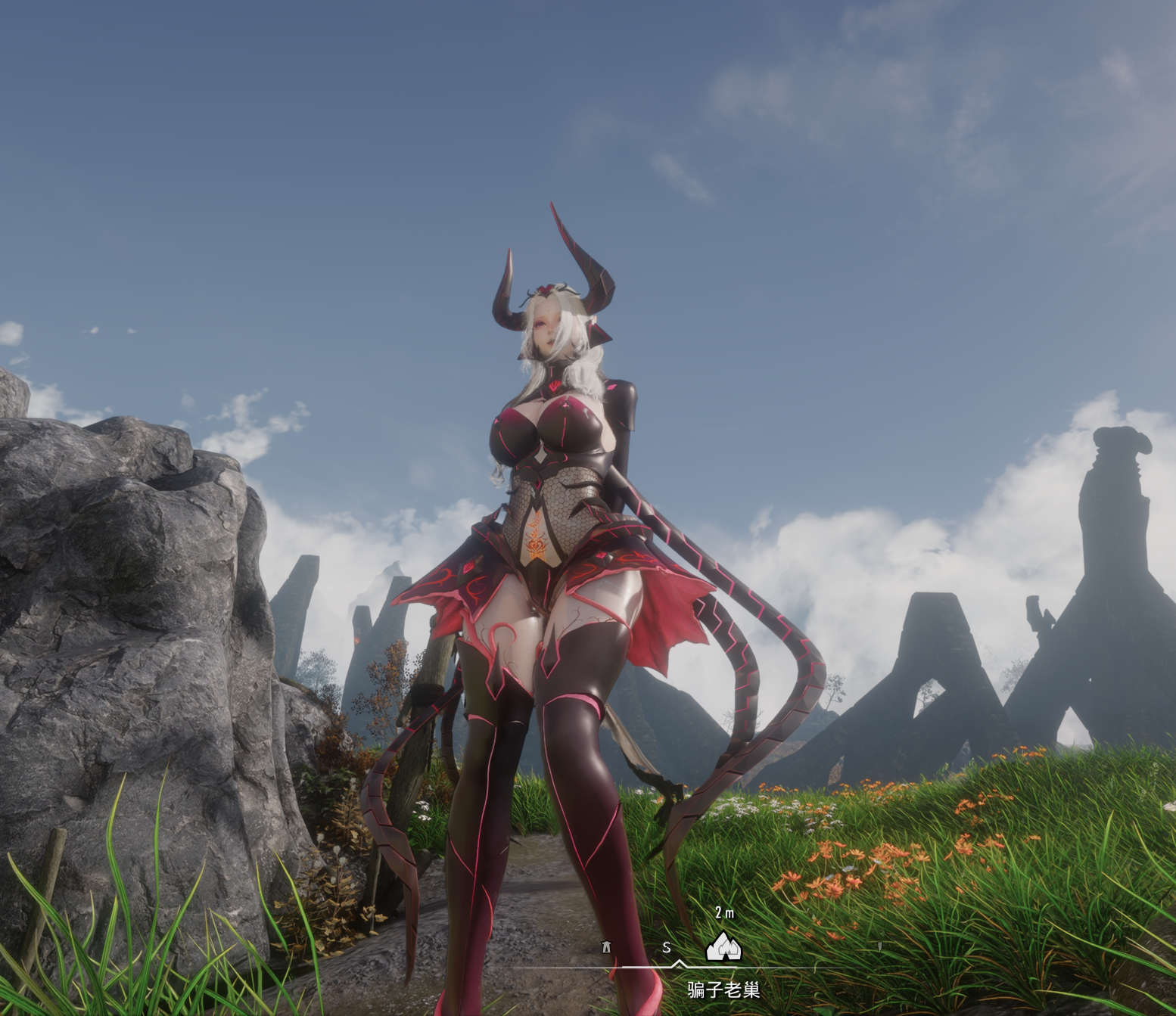Click the white chevron pointer under the cave icon

pos(679,965)
